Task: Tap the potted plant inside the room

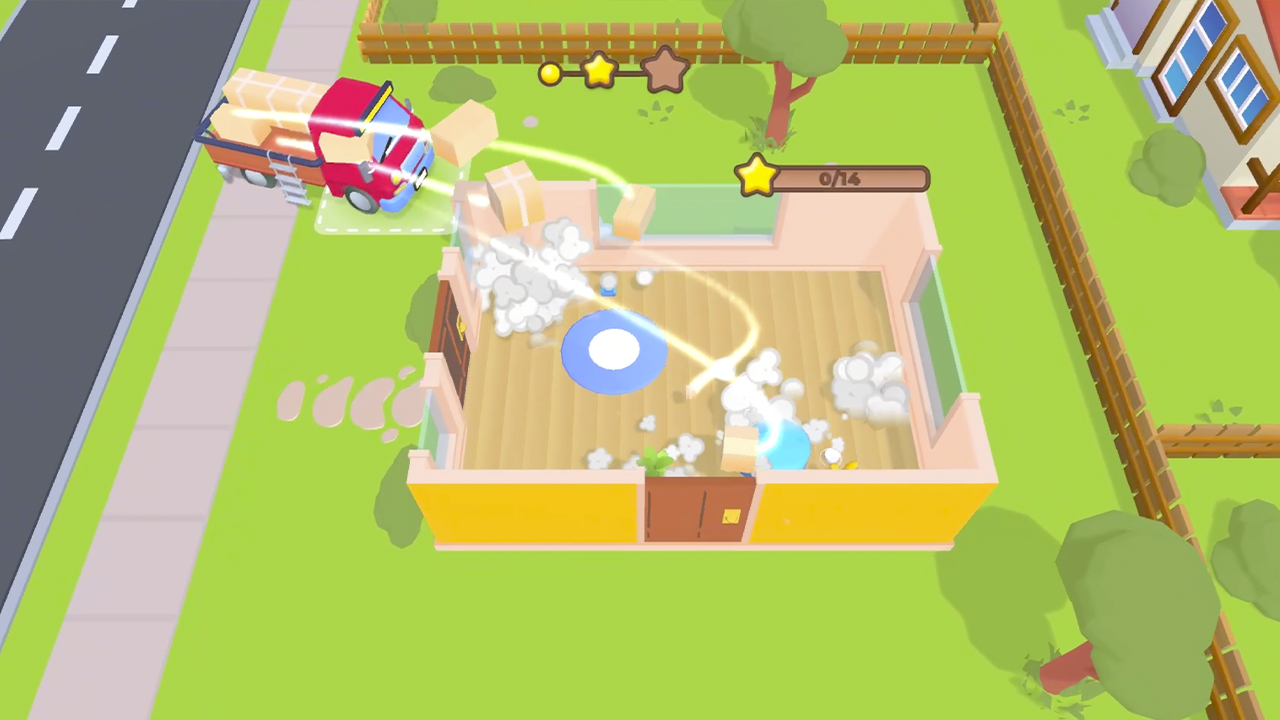Action: pyautogui.click(x=655, y=460)
